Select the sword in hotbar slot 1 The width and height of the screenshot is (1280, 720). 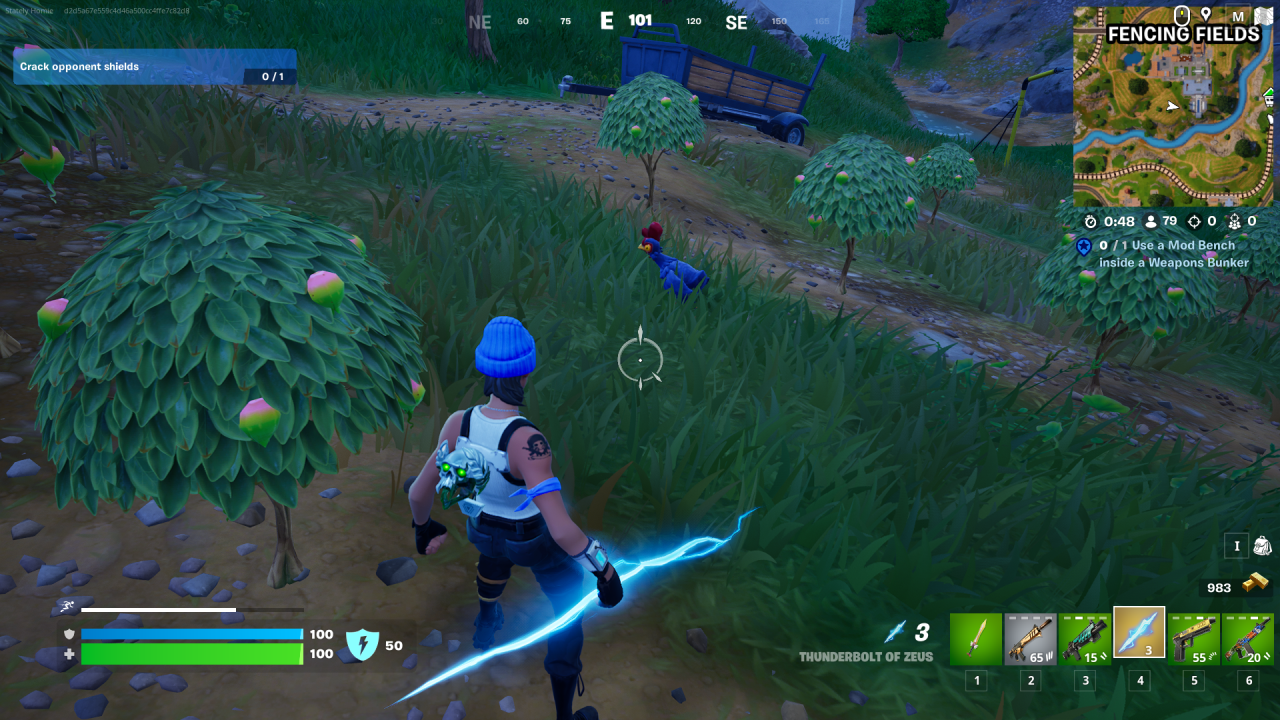click(976, 638)
